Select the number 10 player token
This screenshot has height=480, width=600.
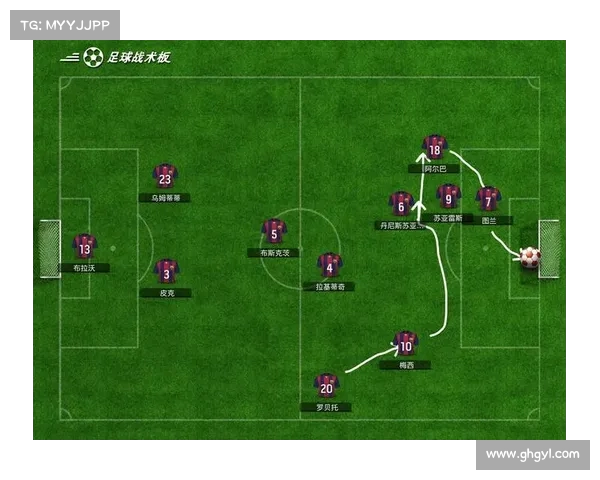(x=405, y=345)
